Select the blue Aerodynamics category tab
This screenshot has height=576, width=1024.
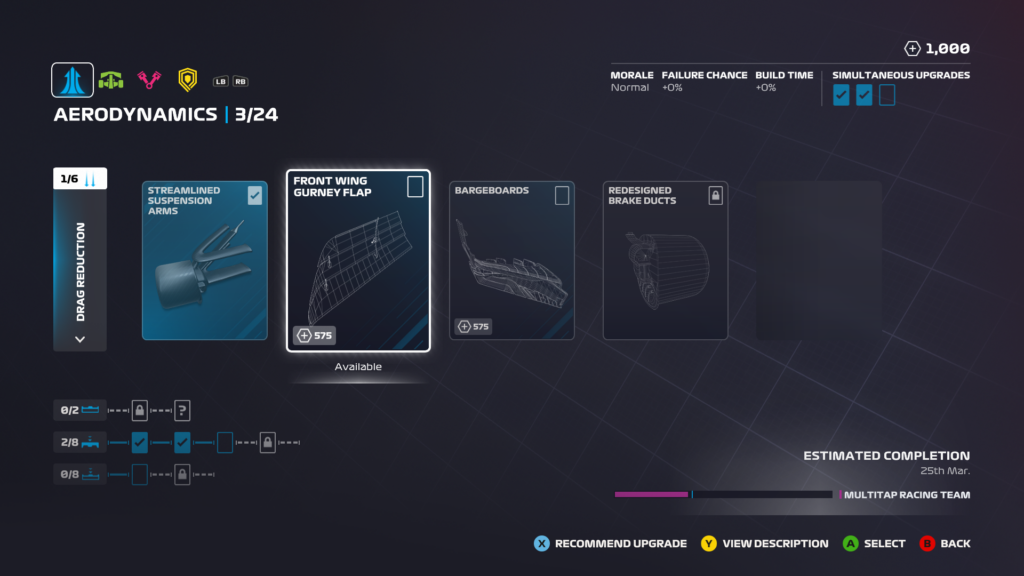(73, 80)
